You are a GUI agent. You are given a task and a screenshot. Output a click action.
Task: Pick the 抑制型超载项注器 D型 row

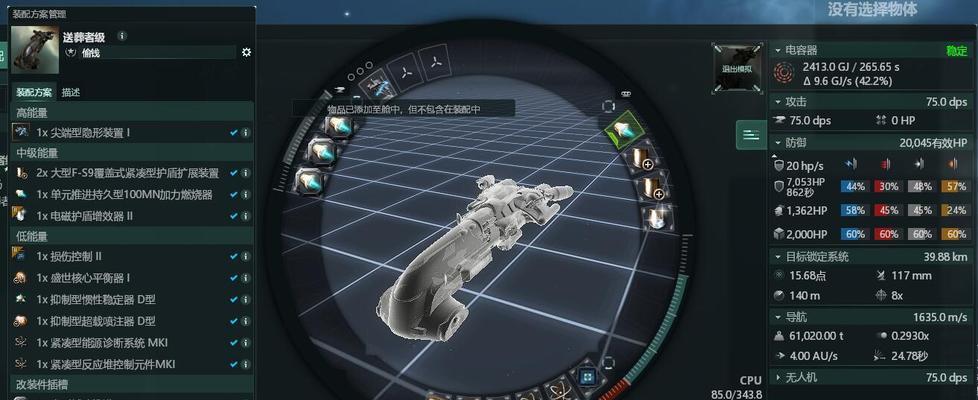pos(96,321)
